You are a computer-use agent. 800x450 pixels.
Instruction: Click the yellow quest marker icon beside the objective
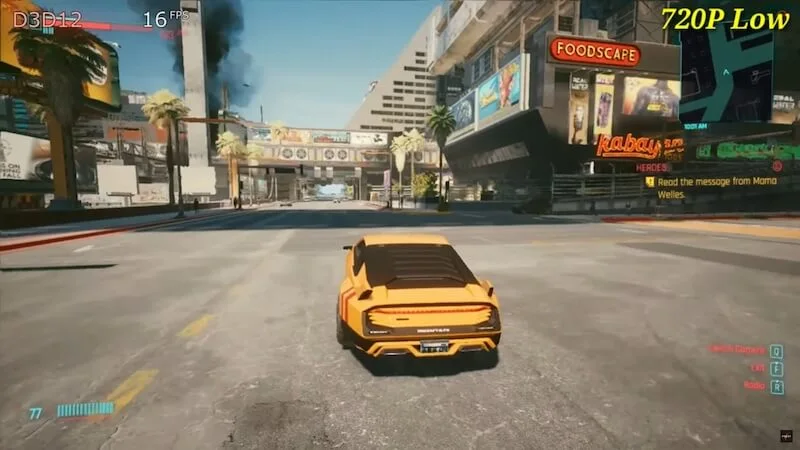coord(650,182)
